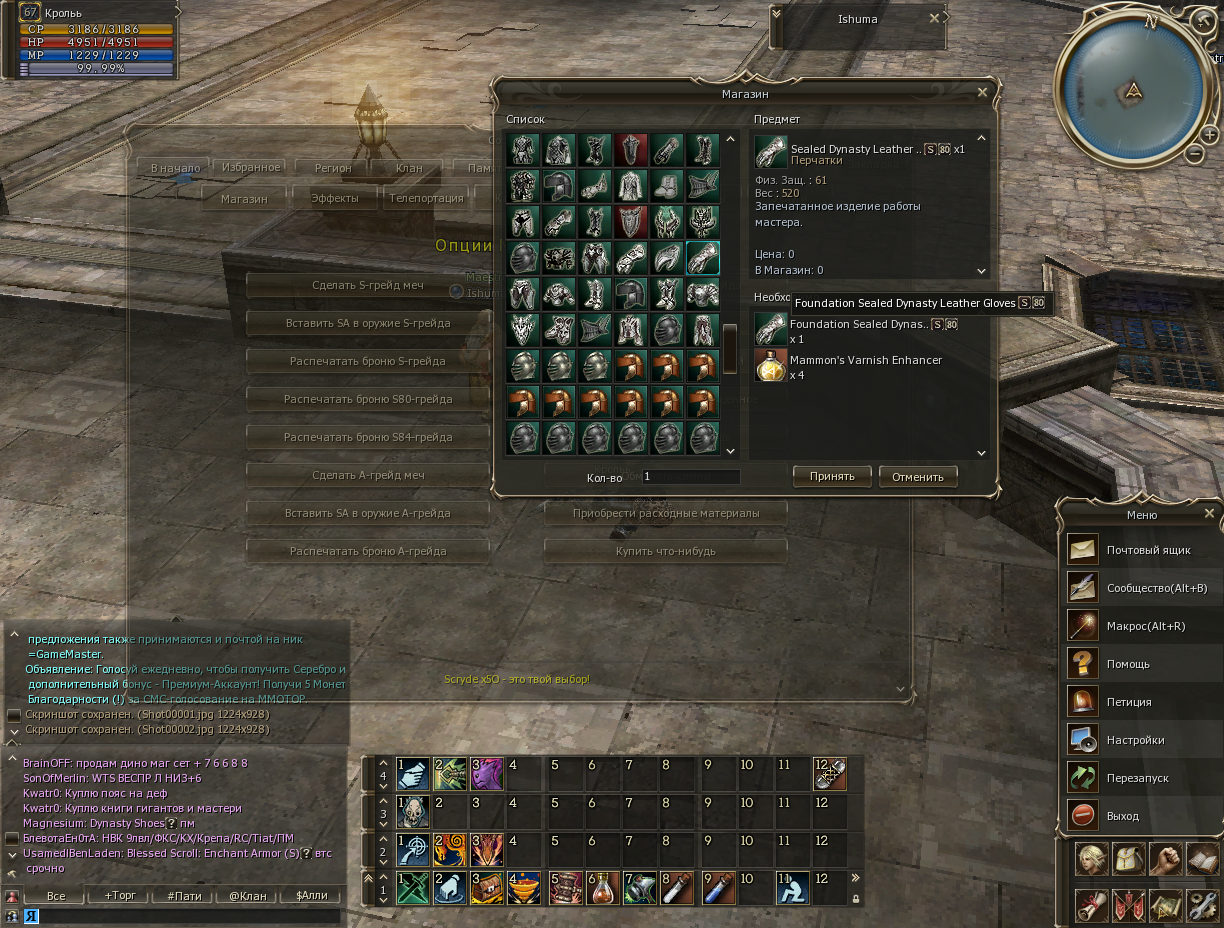Confirm the purchase with Принять button
Image resolution: width=1224 pixels, height=928 pixels.
(x=832, y=476)
